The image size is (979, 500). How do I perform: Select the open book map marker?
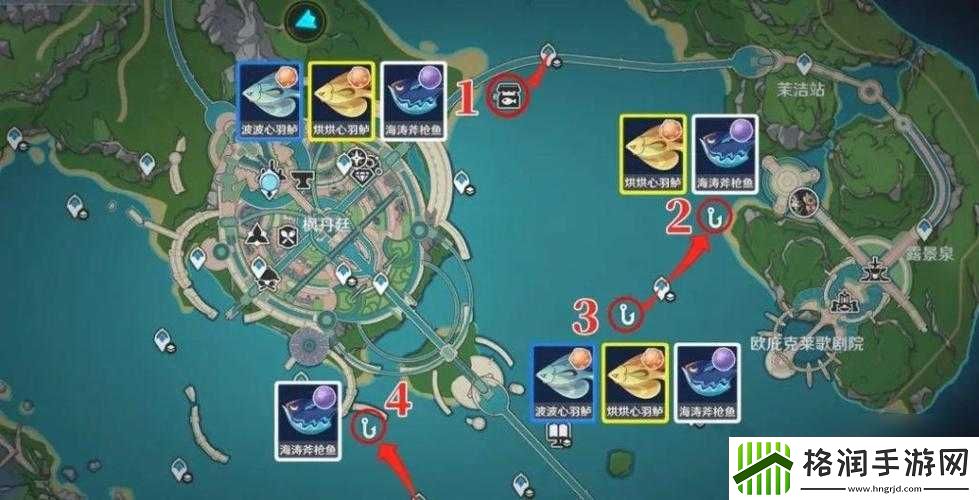(557, 434)
